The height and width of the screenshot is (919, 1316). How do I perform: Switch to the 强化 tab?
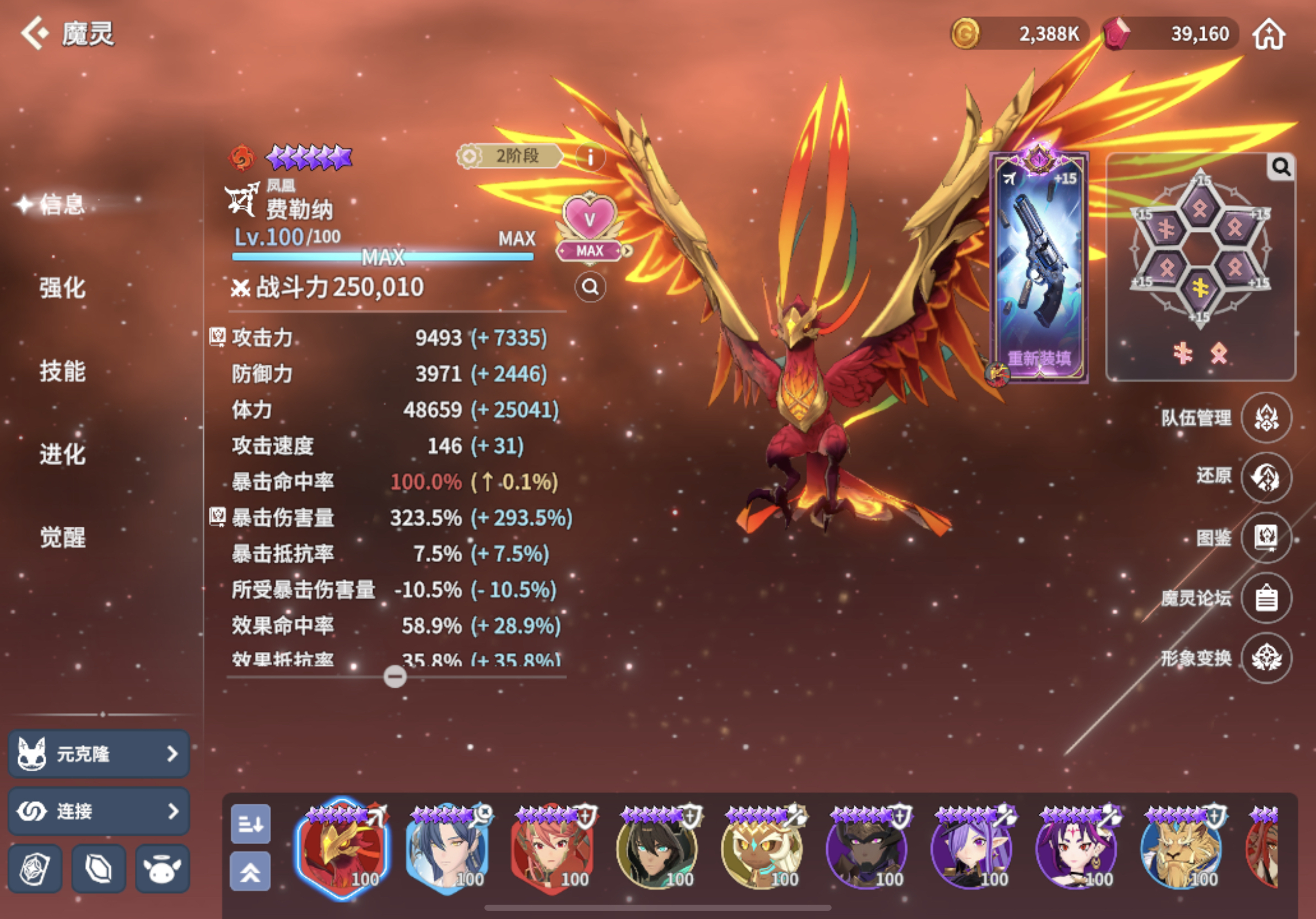(x=62, y=288)
